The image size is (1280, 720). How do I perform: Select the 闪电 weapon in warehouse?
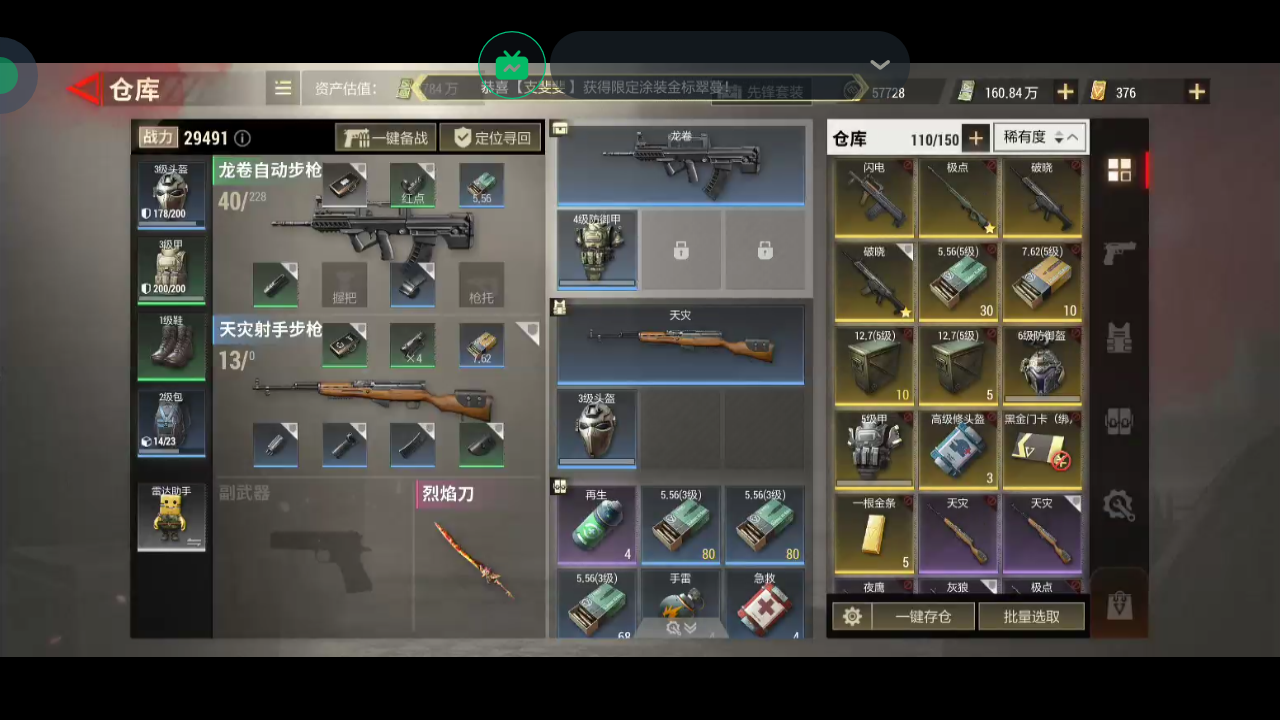[x=874, y=198]
